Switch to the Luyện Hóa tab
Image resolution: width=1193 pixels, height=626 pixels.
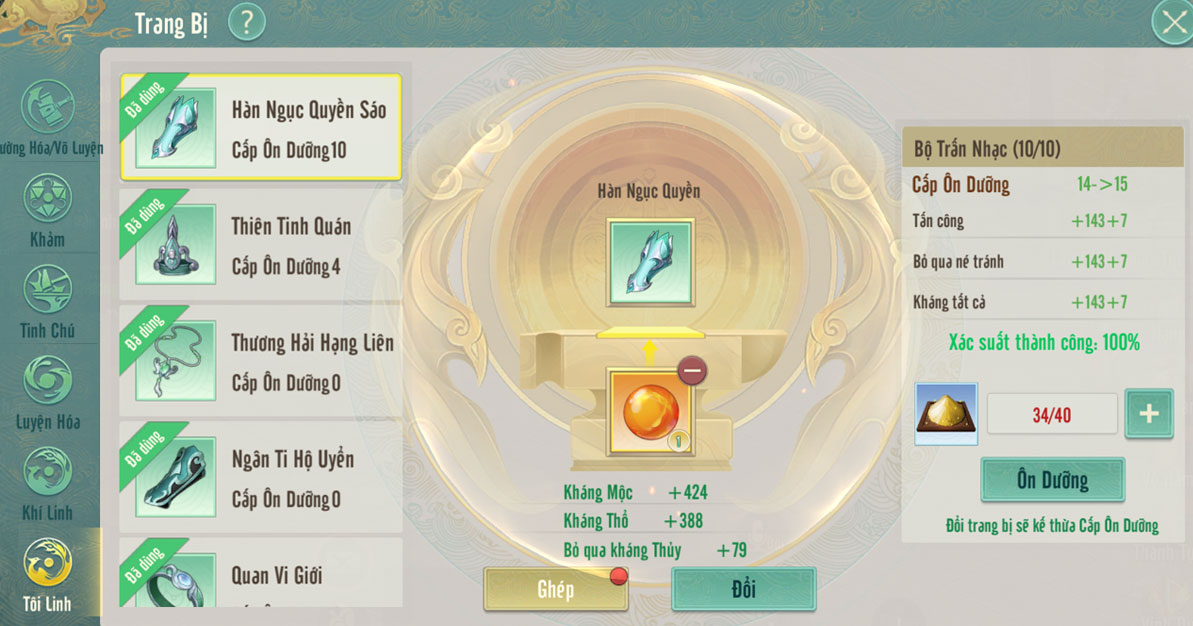[x=47, y=392]
